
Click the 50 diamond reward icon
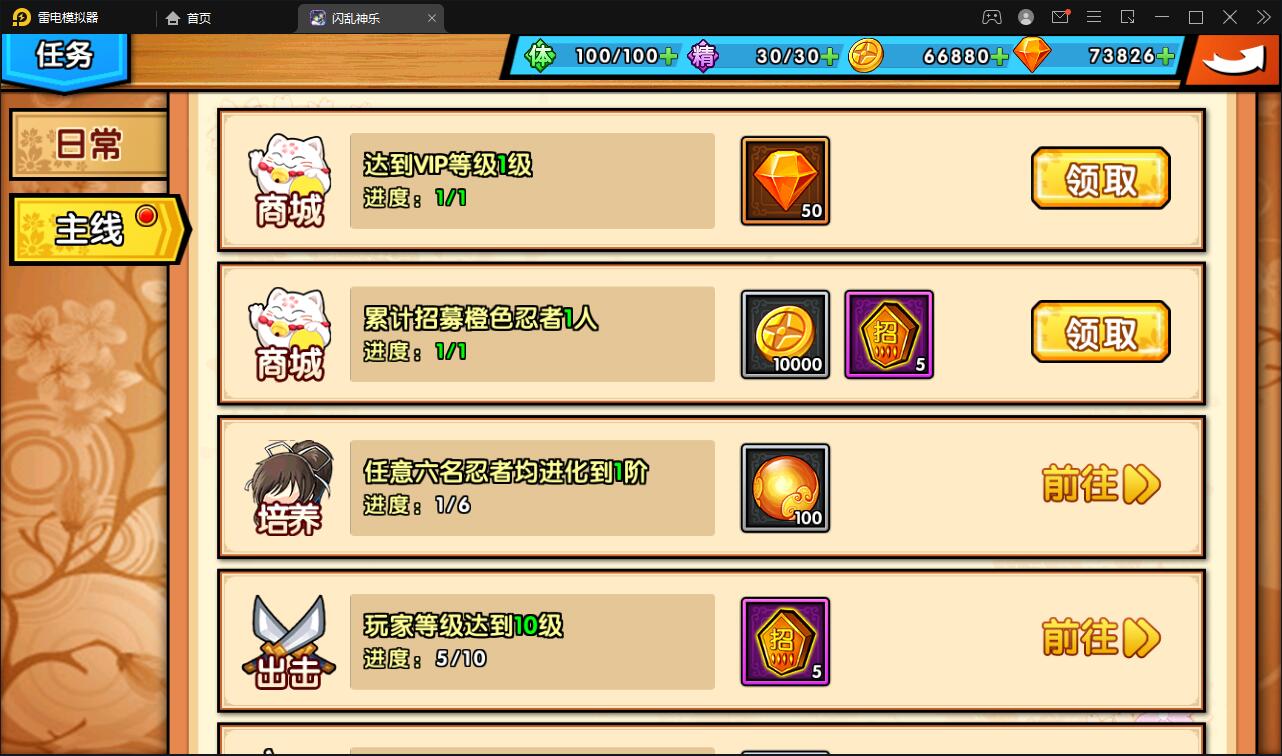[x=785, y=181]
